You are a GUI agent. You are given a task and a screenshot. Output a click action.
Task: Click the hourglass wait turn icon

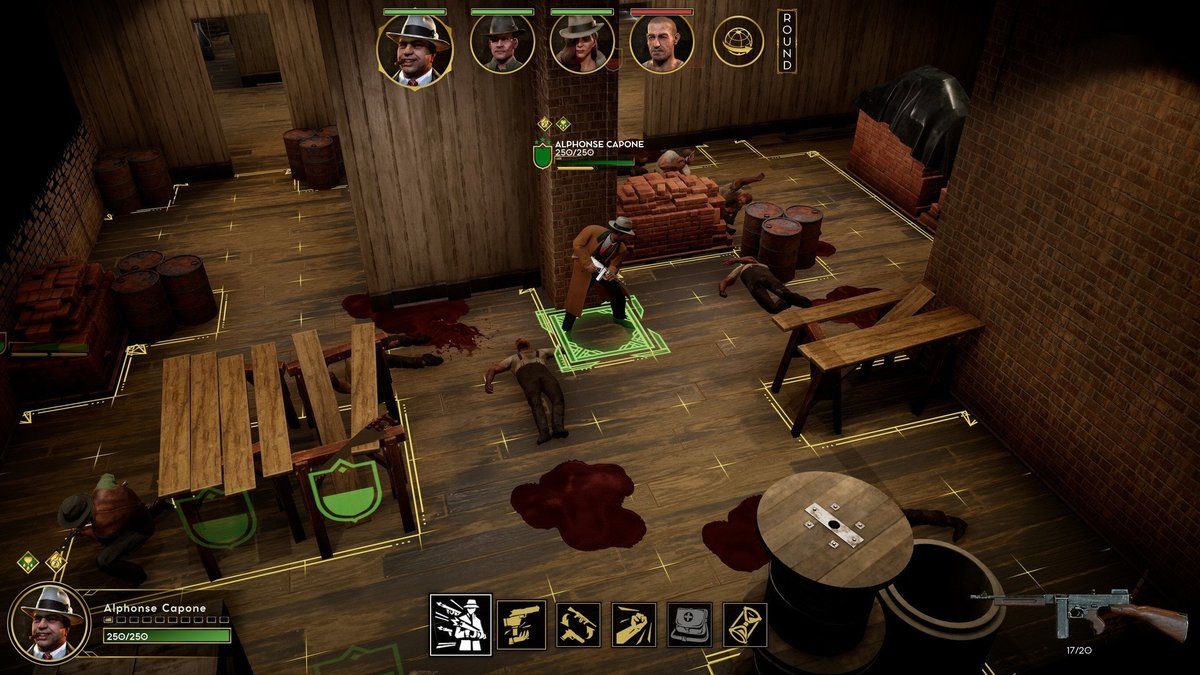(x=745, y=625)
